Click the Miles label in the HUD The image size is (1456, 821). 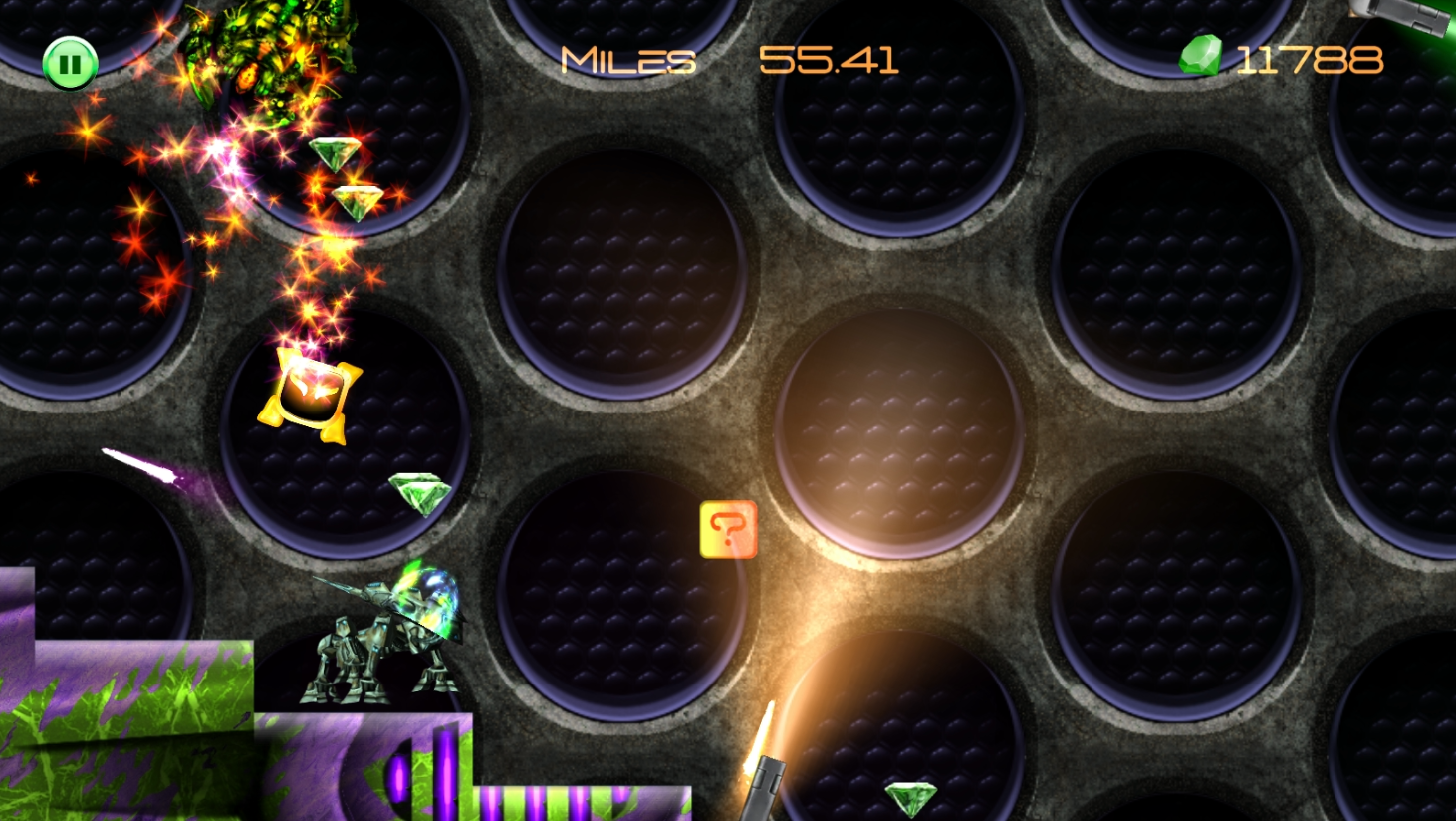pos(625,60)
